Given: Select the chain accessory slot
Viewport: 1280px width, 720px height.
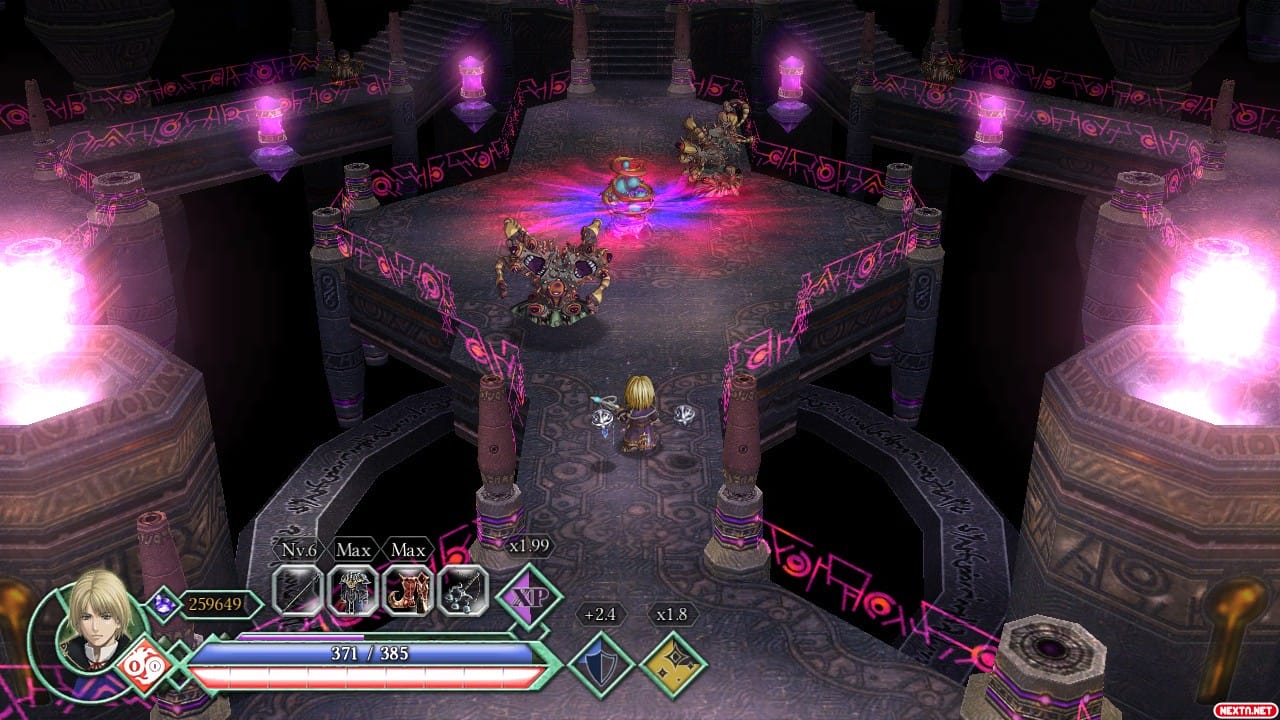Looking at the screenshot, I should tap(463, 590).
